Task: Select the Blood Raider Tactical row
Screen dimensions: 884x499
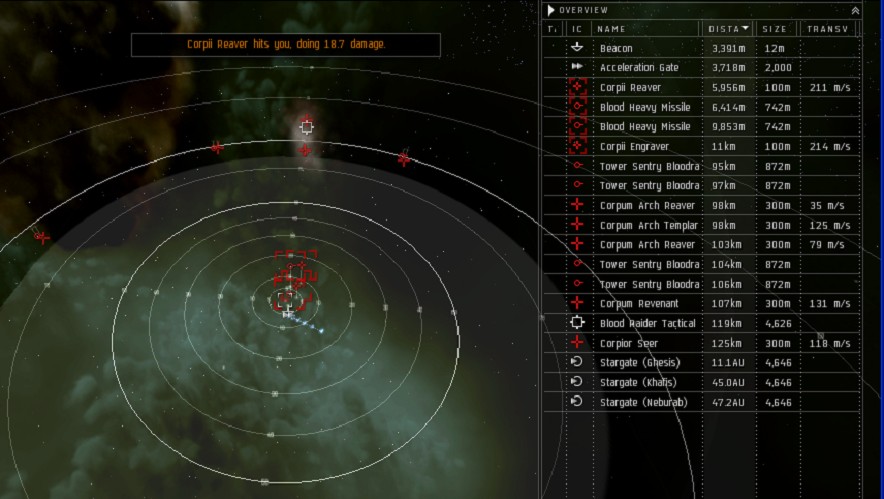Action: [x=647, y=323]
